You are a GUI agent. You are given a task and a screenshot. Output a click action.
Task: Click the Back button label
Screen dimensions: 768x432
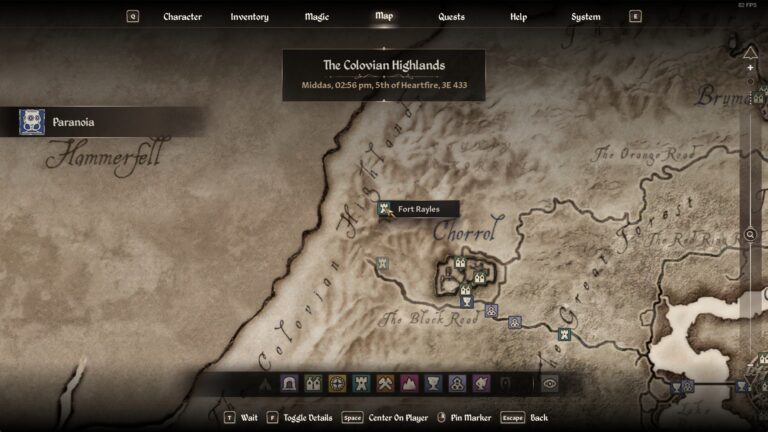point(539,417)
